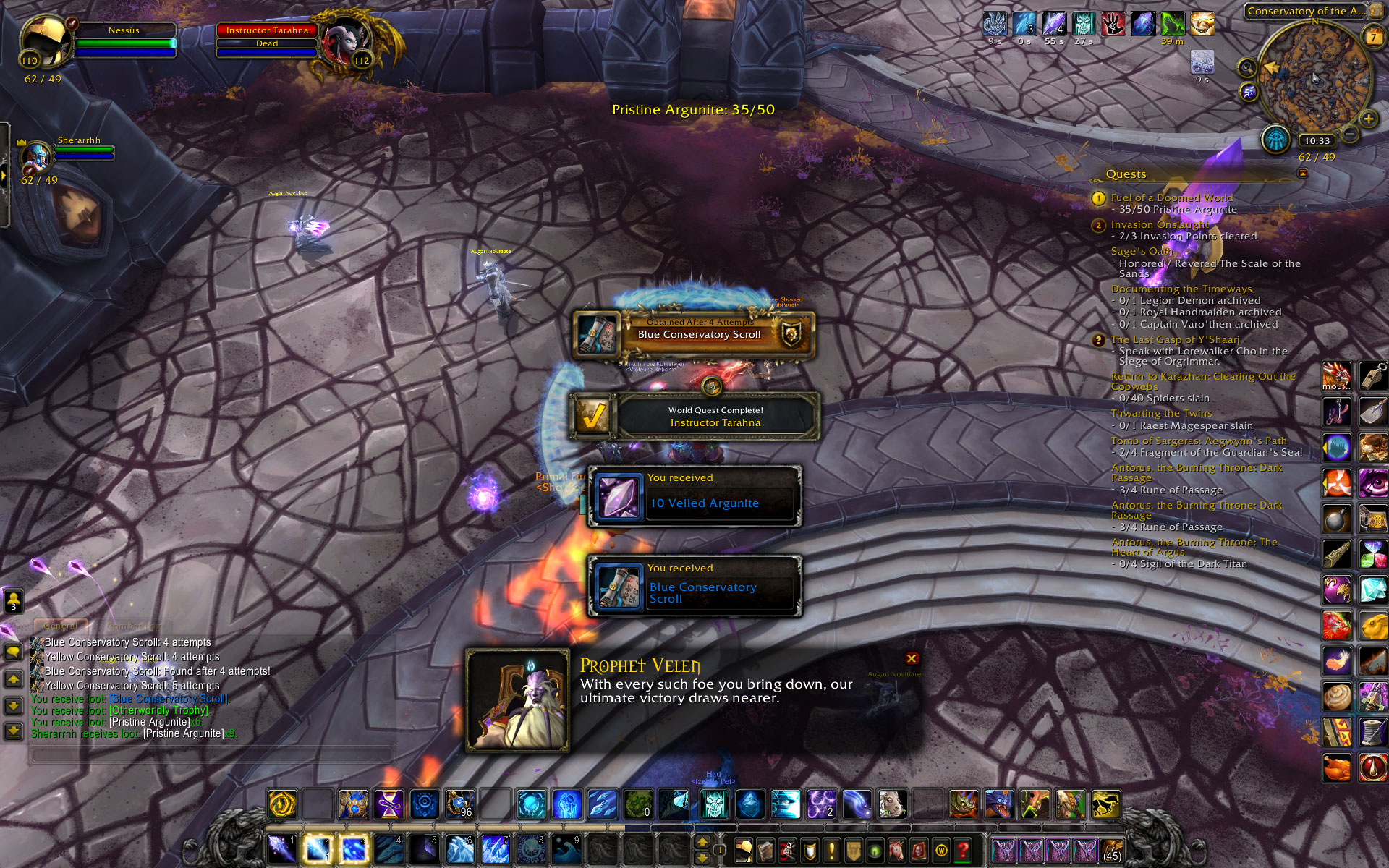Select the Fuel of a Doomed World quest
This screenshot has width=1389, height=868.
tap(1171, 197)
